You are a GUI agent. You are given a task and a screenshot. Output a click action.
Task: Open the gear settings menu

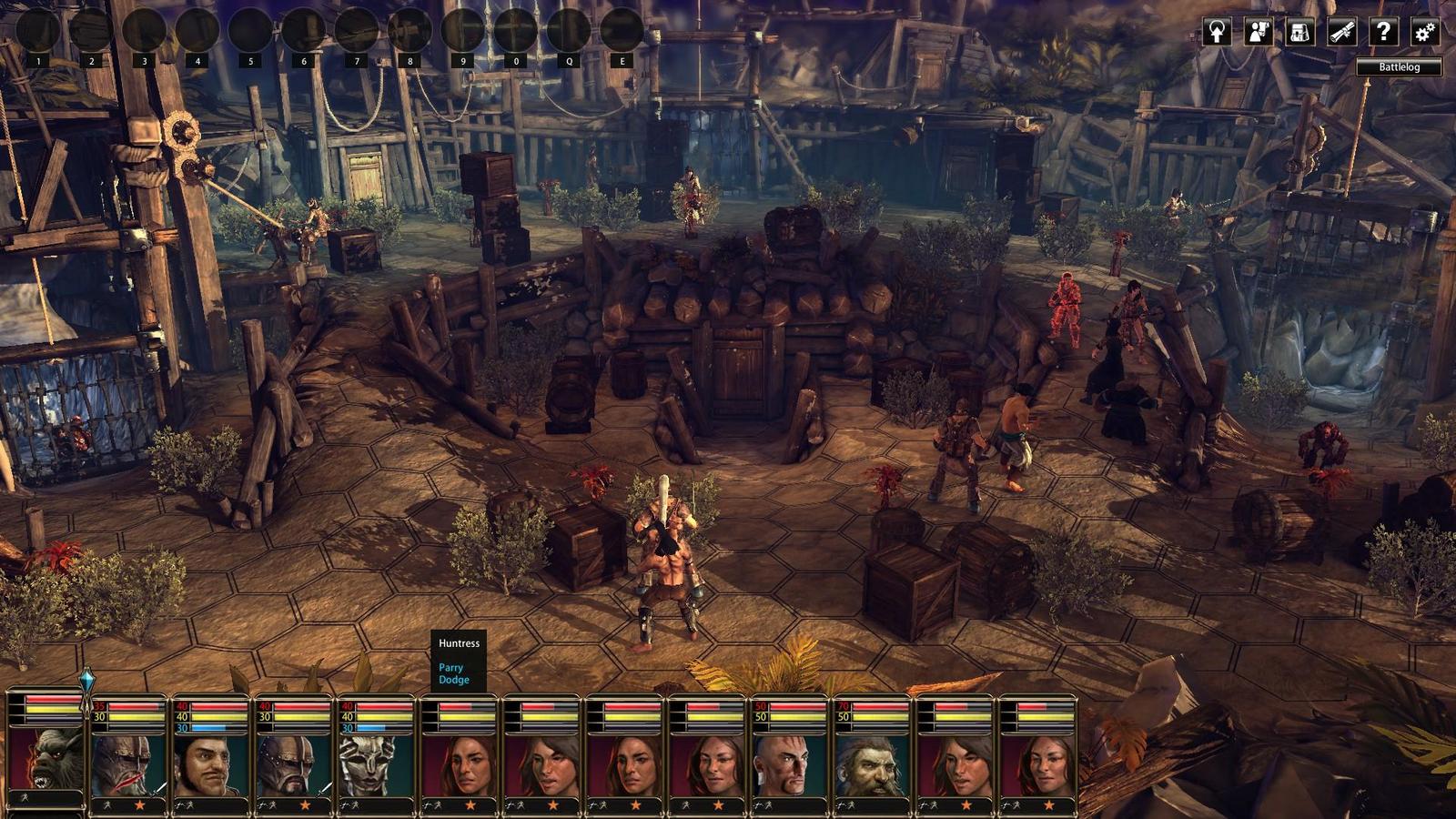point(1424,33)
